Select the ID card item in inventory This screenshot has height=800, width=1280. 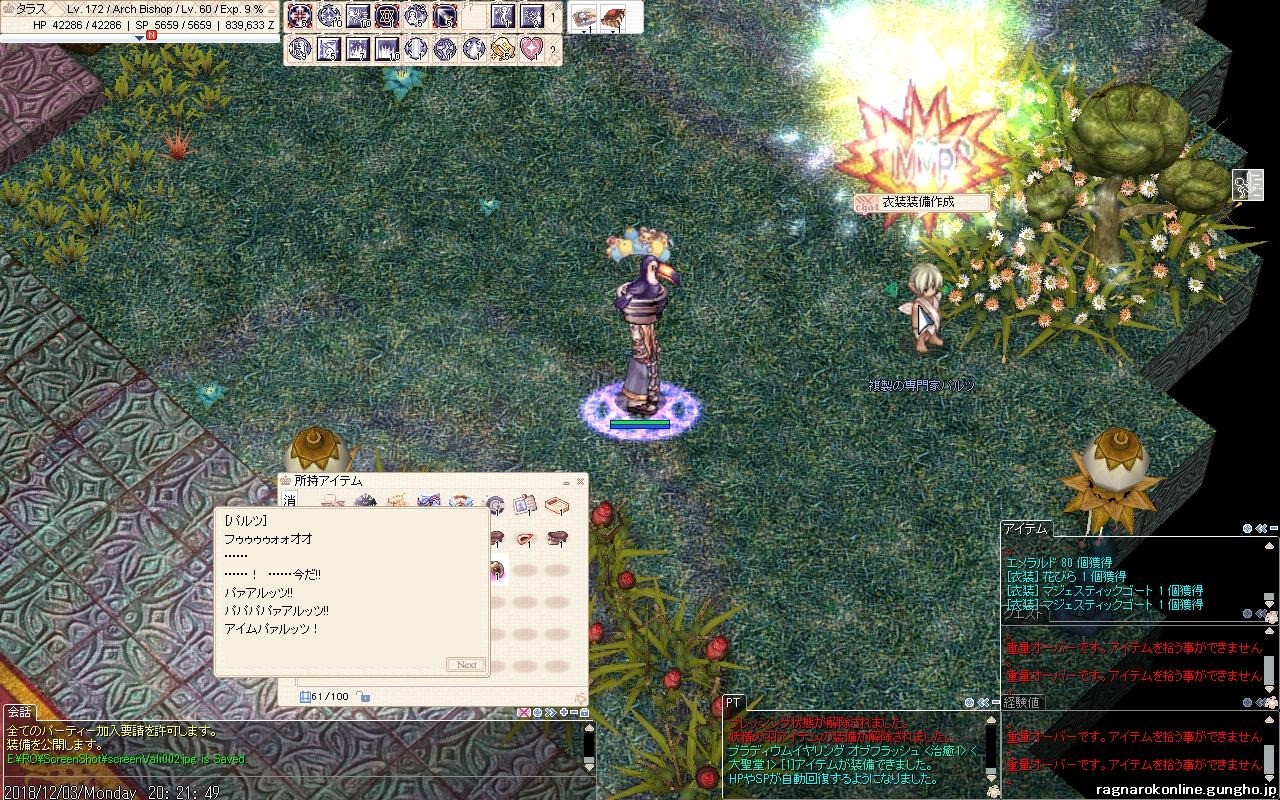click(x=524, y=505)
